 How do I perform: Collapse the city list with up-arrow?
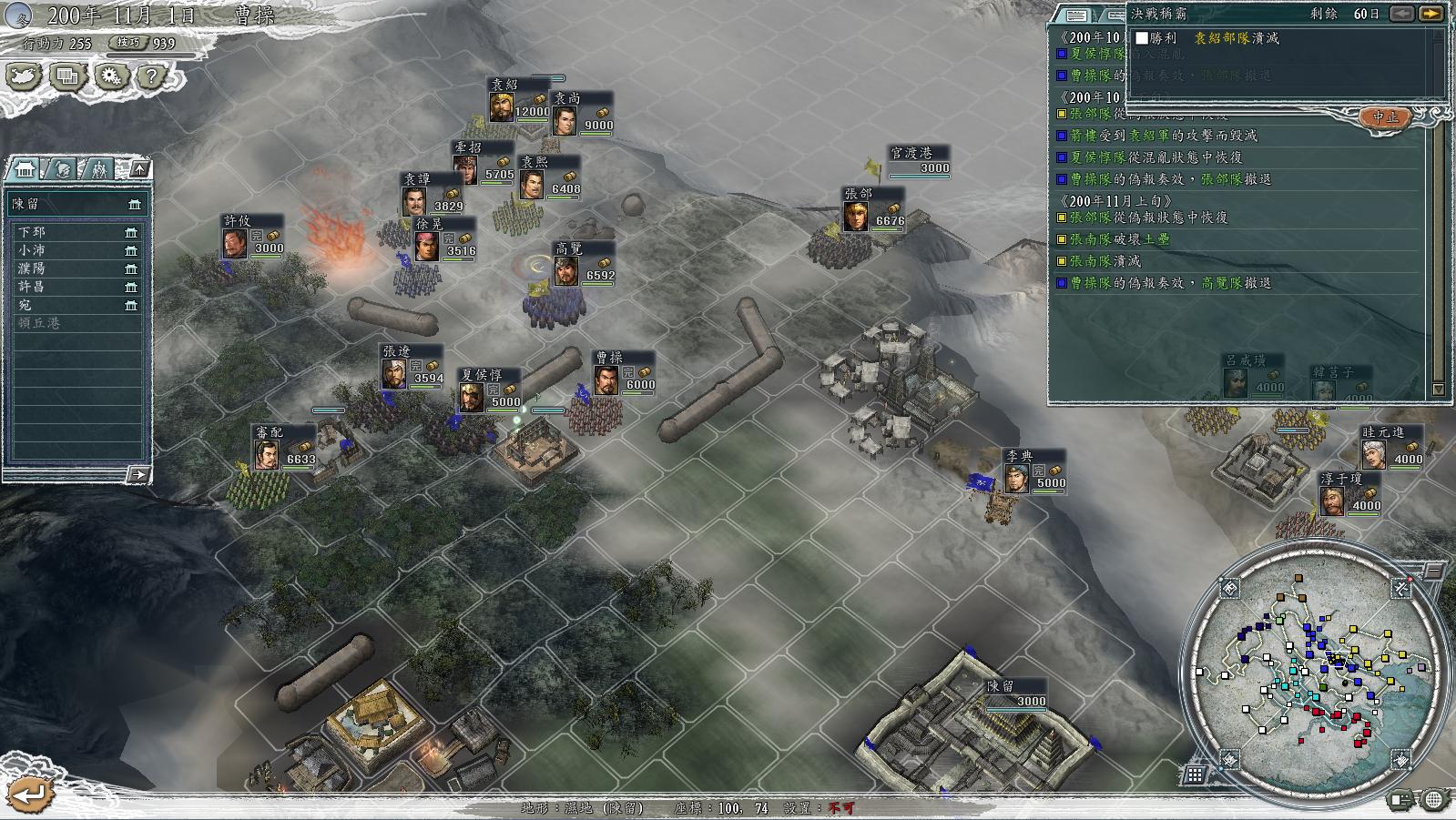click(138, 169)
